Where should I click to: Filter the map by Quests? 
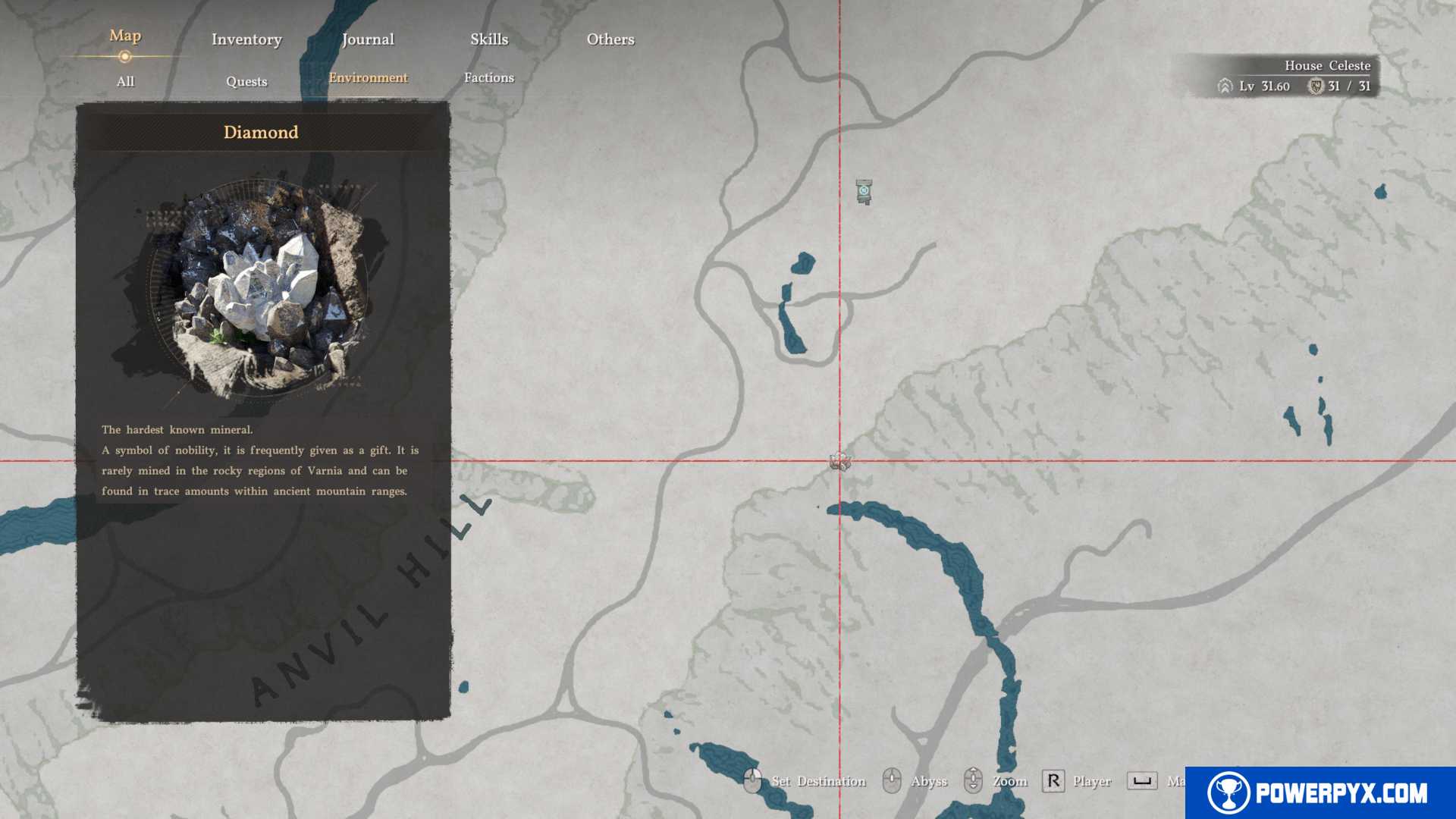[x=246, y=81]
